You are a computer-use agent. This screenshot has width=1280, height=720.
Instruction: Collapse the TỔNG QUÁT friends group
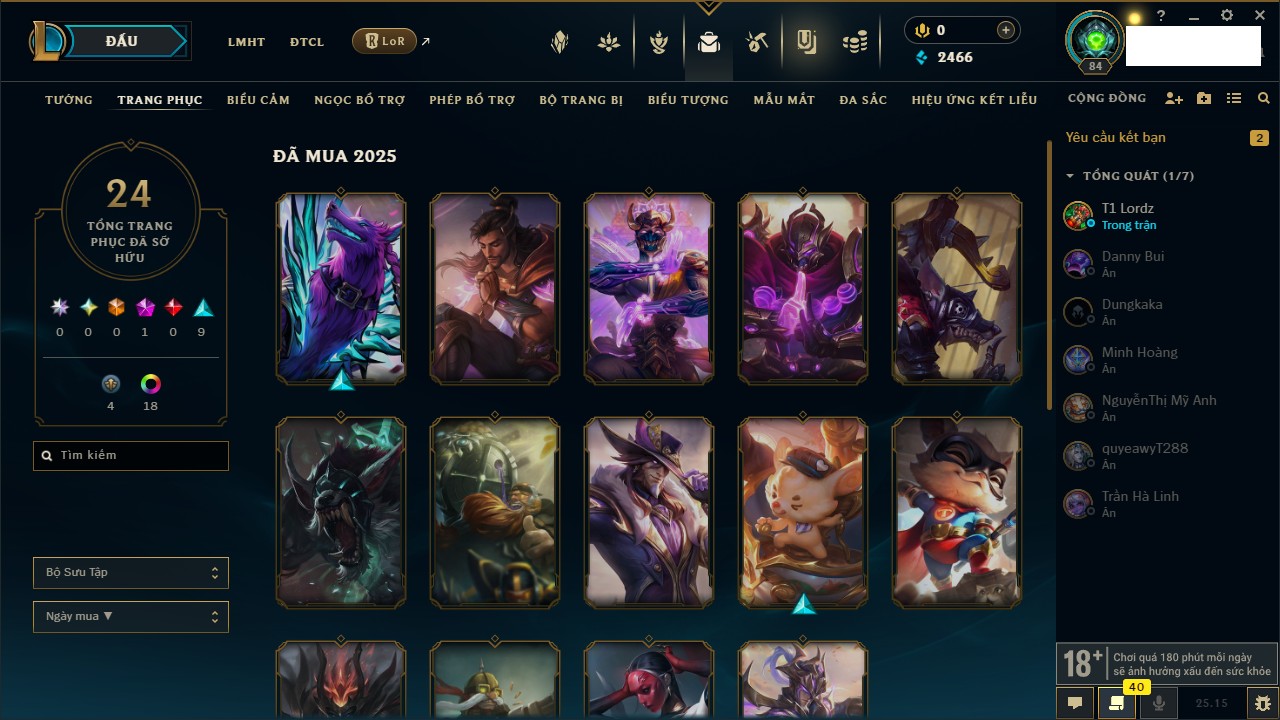1070,176
